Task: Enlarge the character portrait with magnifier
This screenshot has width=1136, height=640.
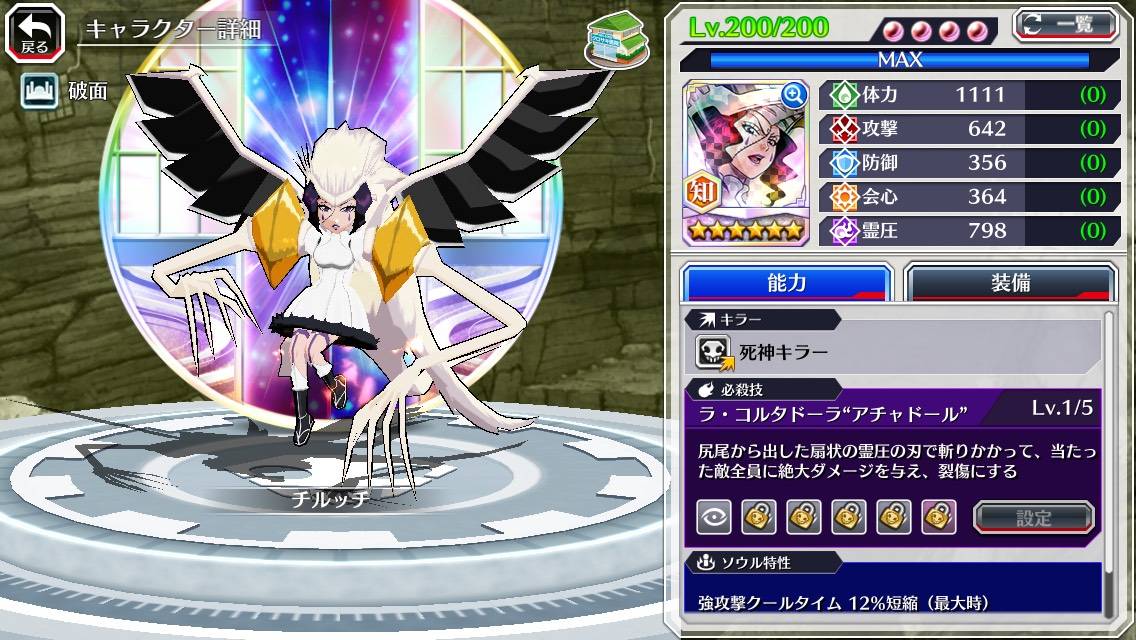Action: point(793,96)
